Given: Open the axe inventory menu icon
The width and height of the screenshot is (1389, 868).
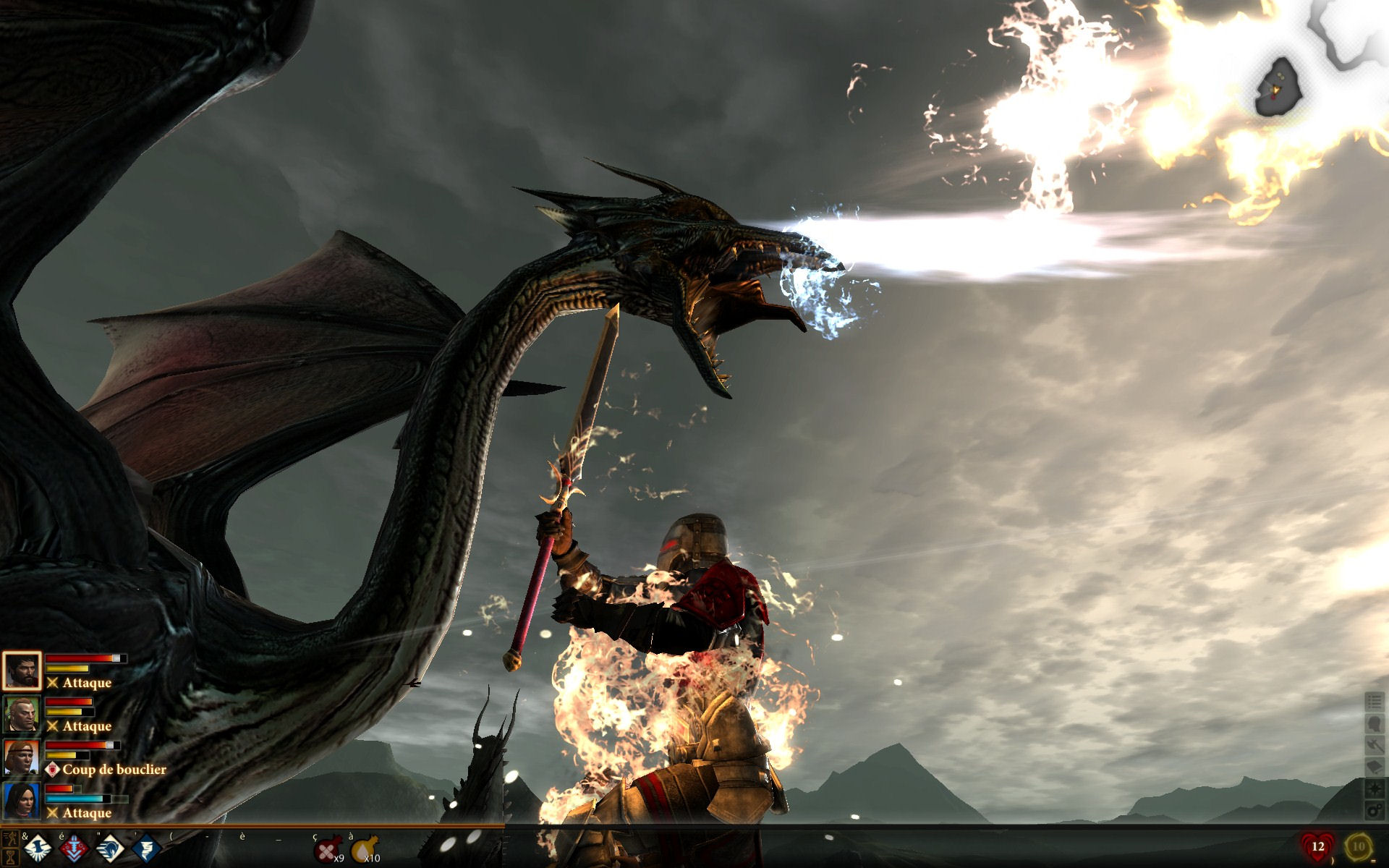Looking at the screenshot, I should click(x=1375, y=745).
